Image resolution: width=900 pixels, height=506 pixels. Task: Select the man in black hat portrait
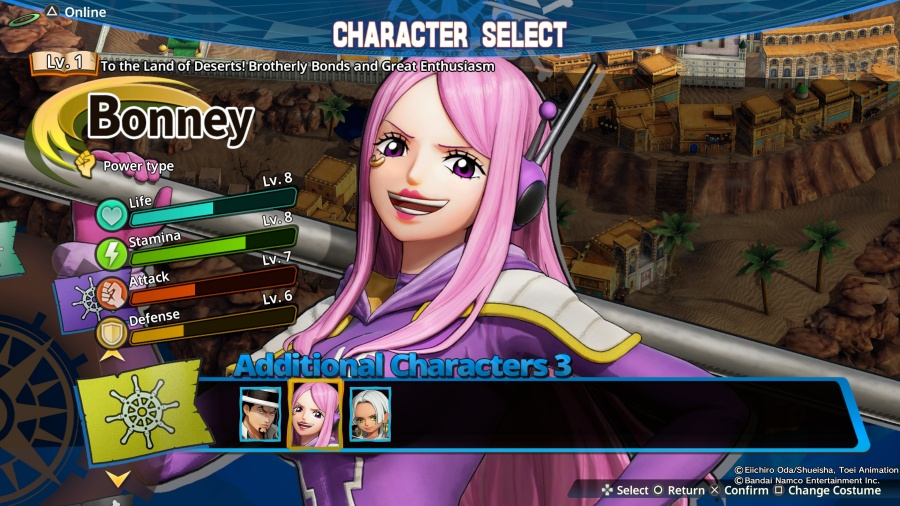tap(260, 414)
